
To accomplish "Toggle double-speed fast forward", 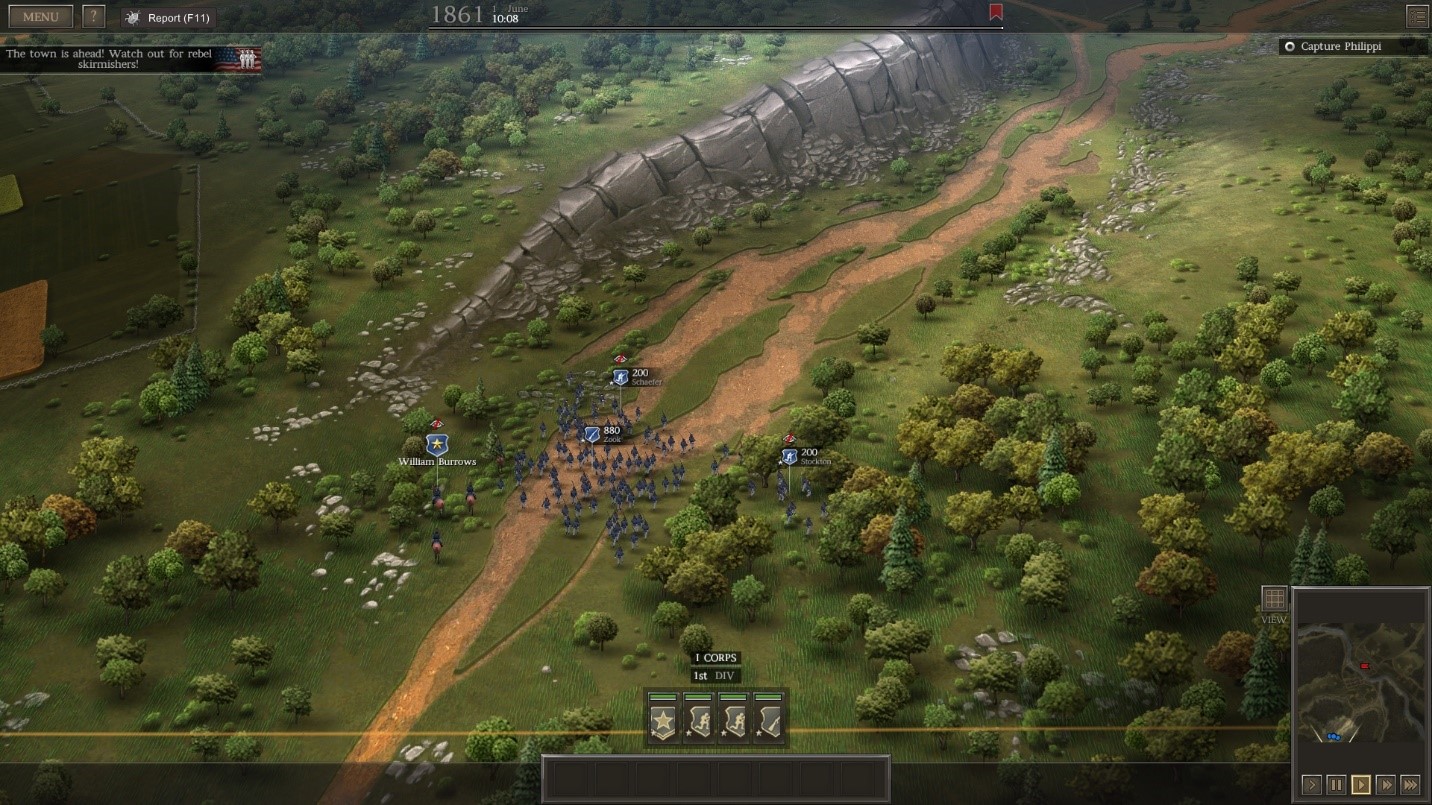I will pos(1385,784).
